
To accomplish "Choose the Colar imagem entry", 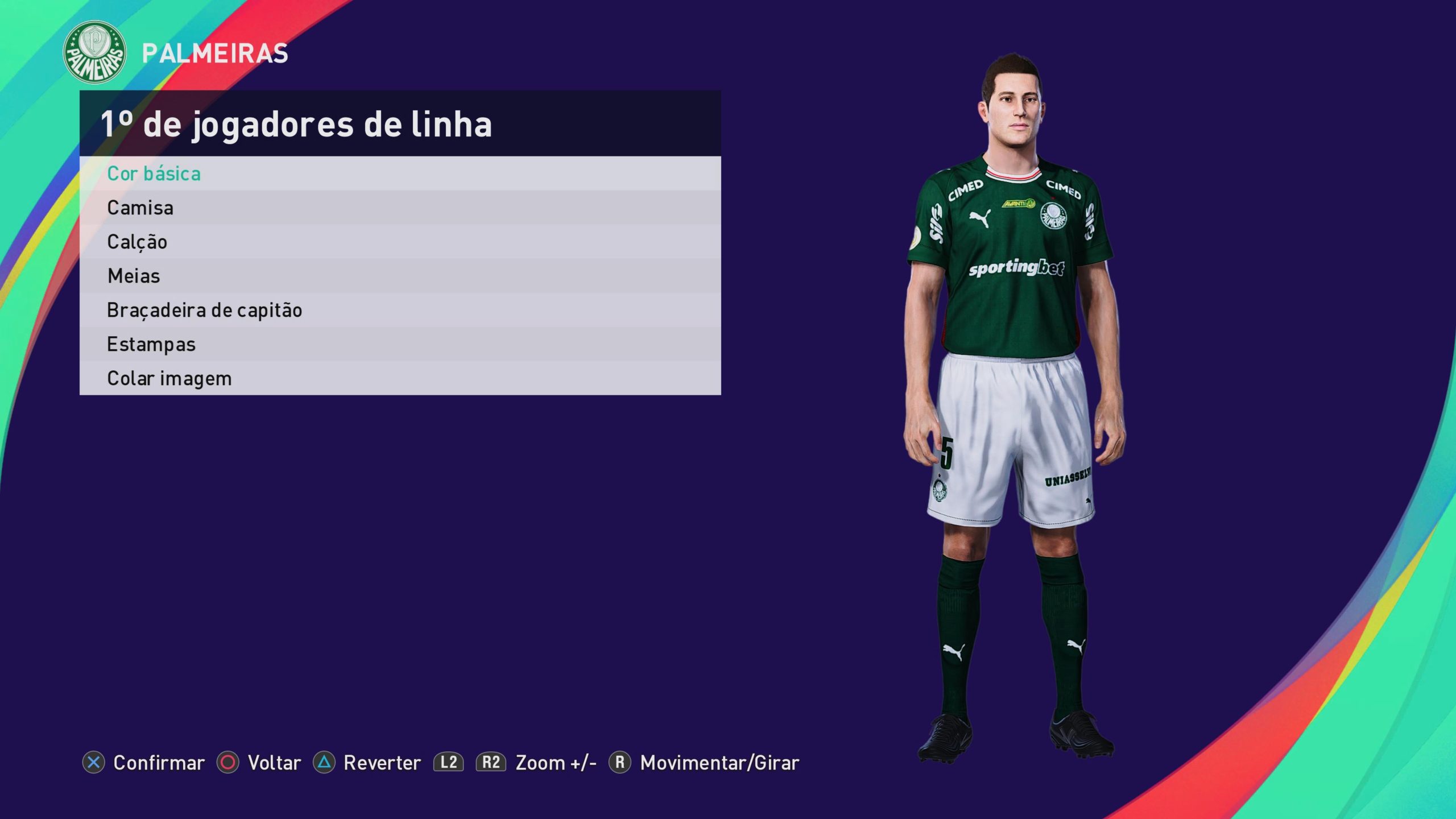I will click(x=169, y=378).
